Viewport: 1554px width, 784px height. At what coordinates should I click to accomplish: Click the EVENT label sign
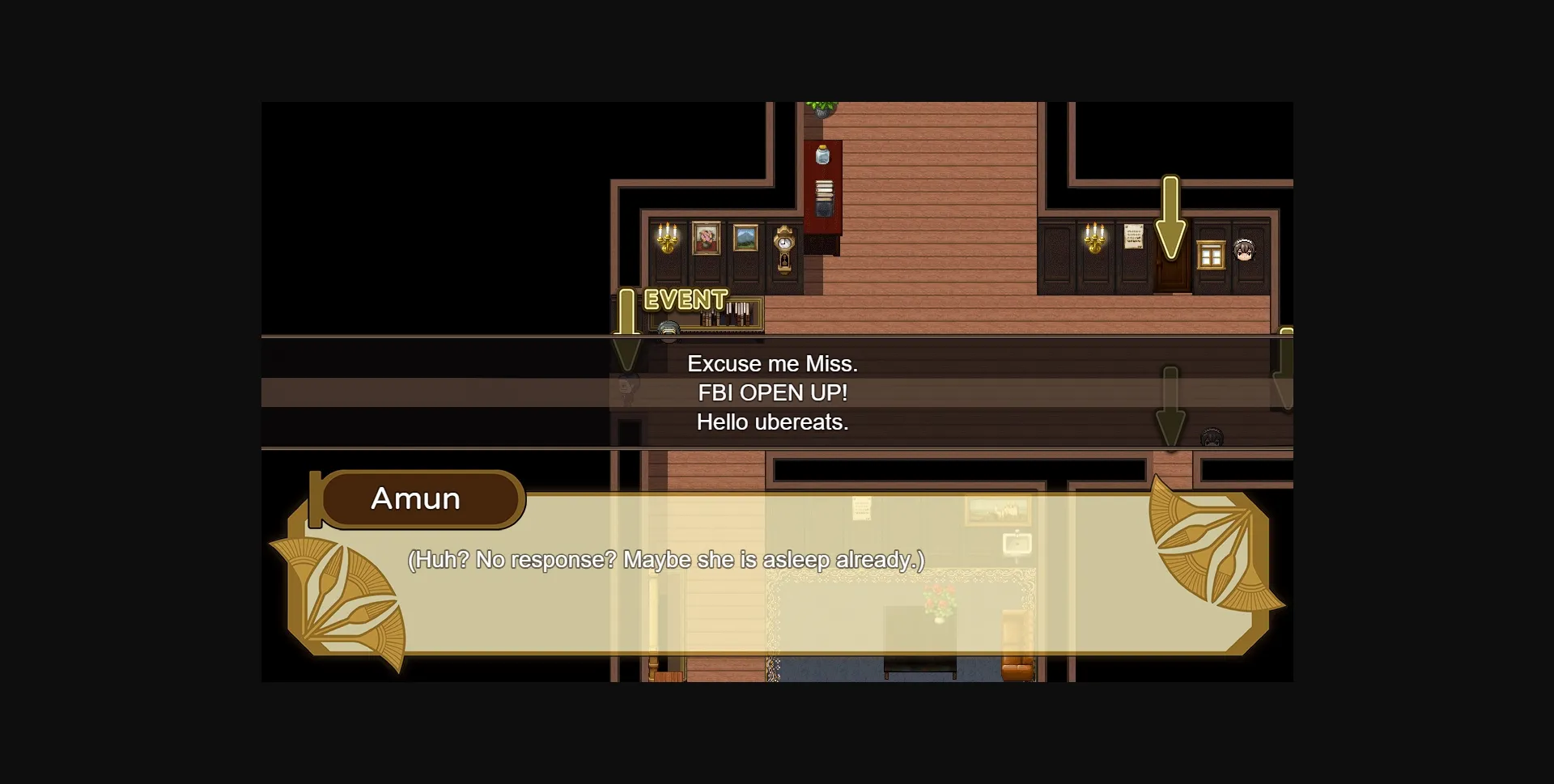pyautogui.click(x=682, y=301)
